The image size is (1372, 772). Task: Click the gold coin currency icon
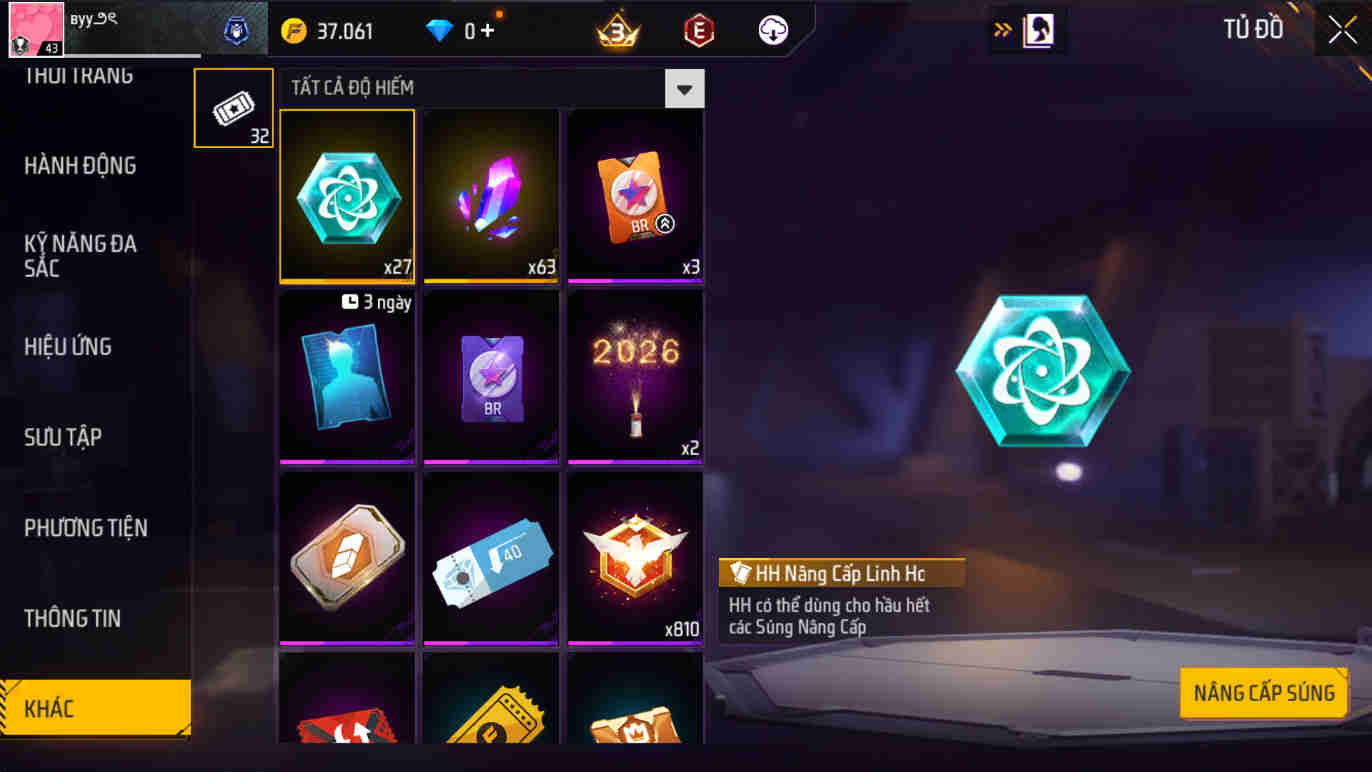click(x=292, y=30)
